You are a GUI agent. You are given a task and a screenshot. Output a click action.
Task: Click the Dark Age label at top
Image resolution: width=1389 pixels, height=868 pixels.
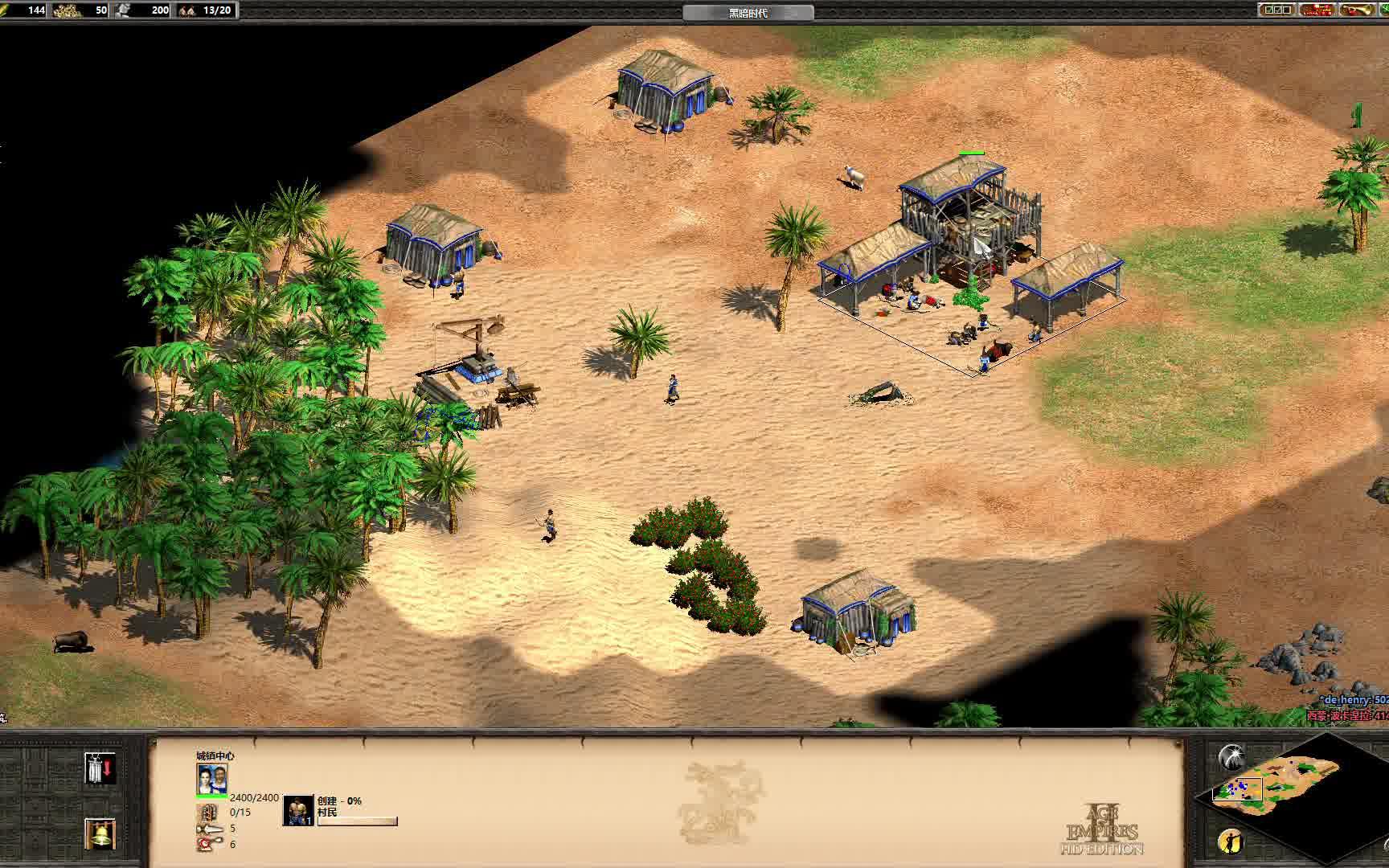(x=748, y=12)
